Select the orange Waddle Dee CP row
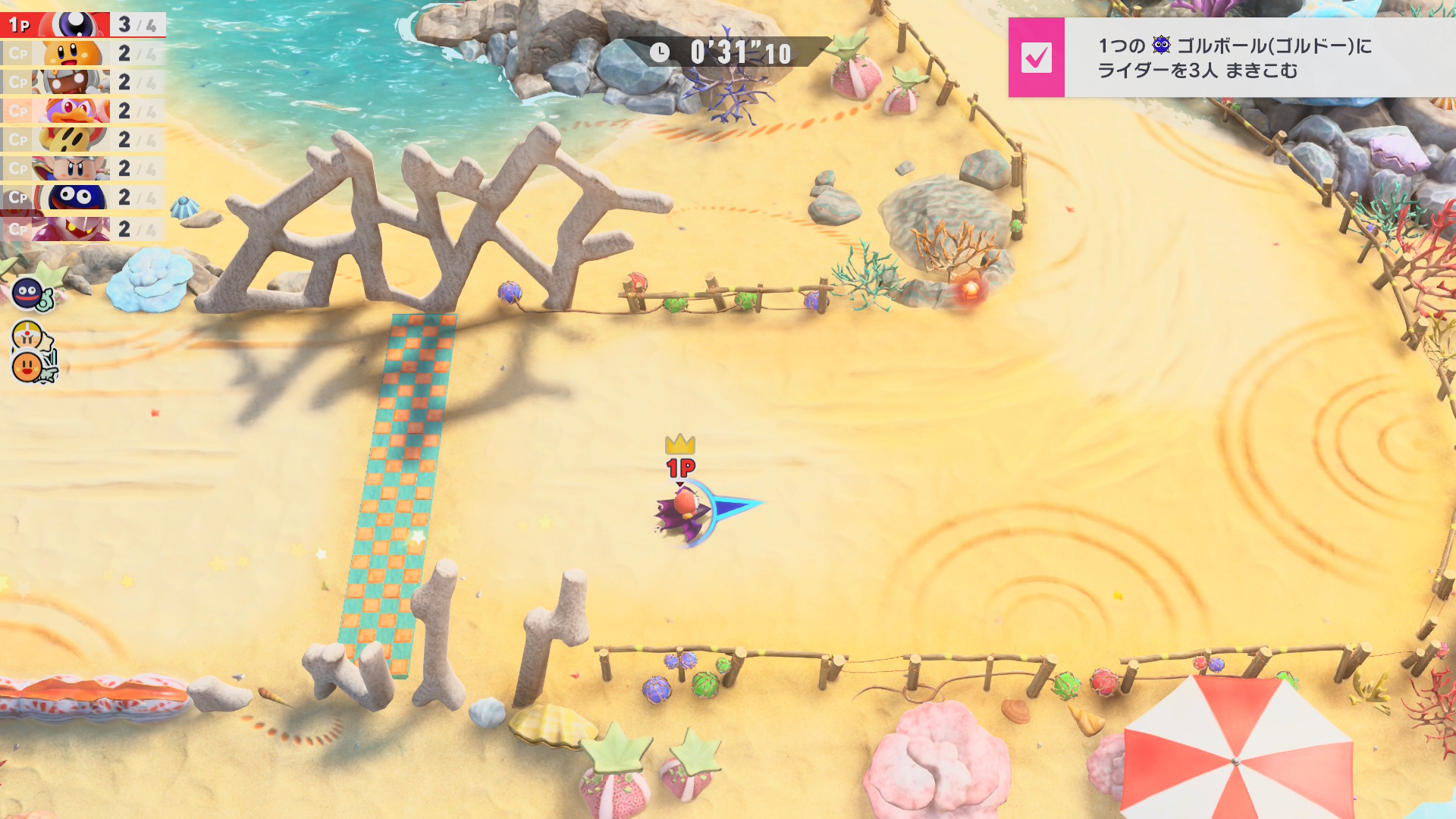 pos(82,54)
